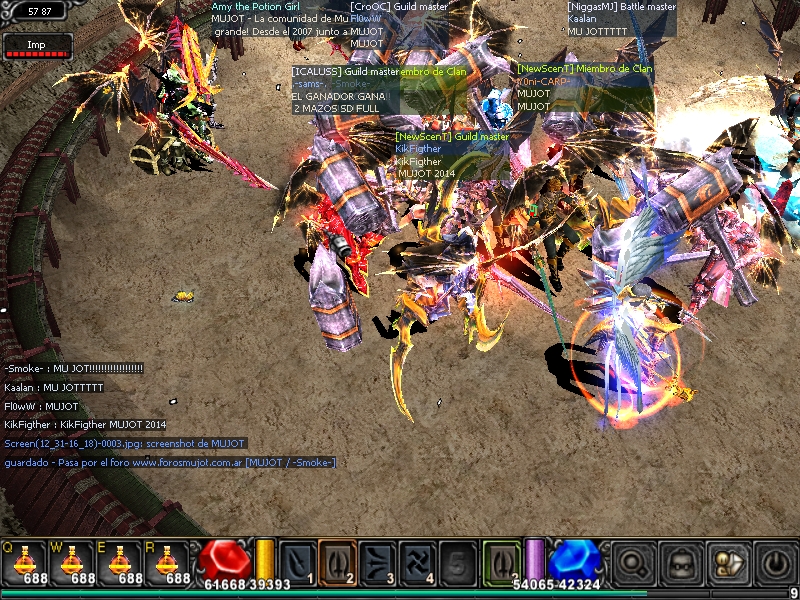Use the potion in the W slot
The width and height of the screenshot is (800, 600).
[73, 562]
